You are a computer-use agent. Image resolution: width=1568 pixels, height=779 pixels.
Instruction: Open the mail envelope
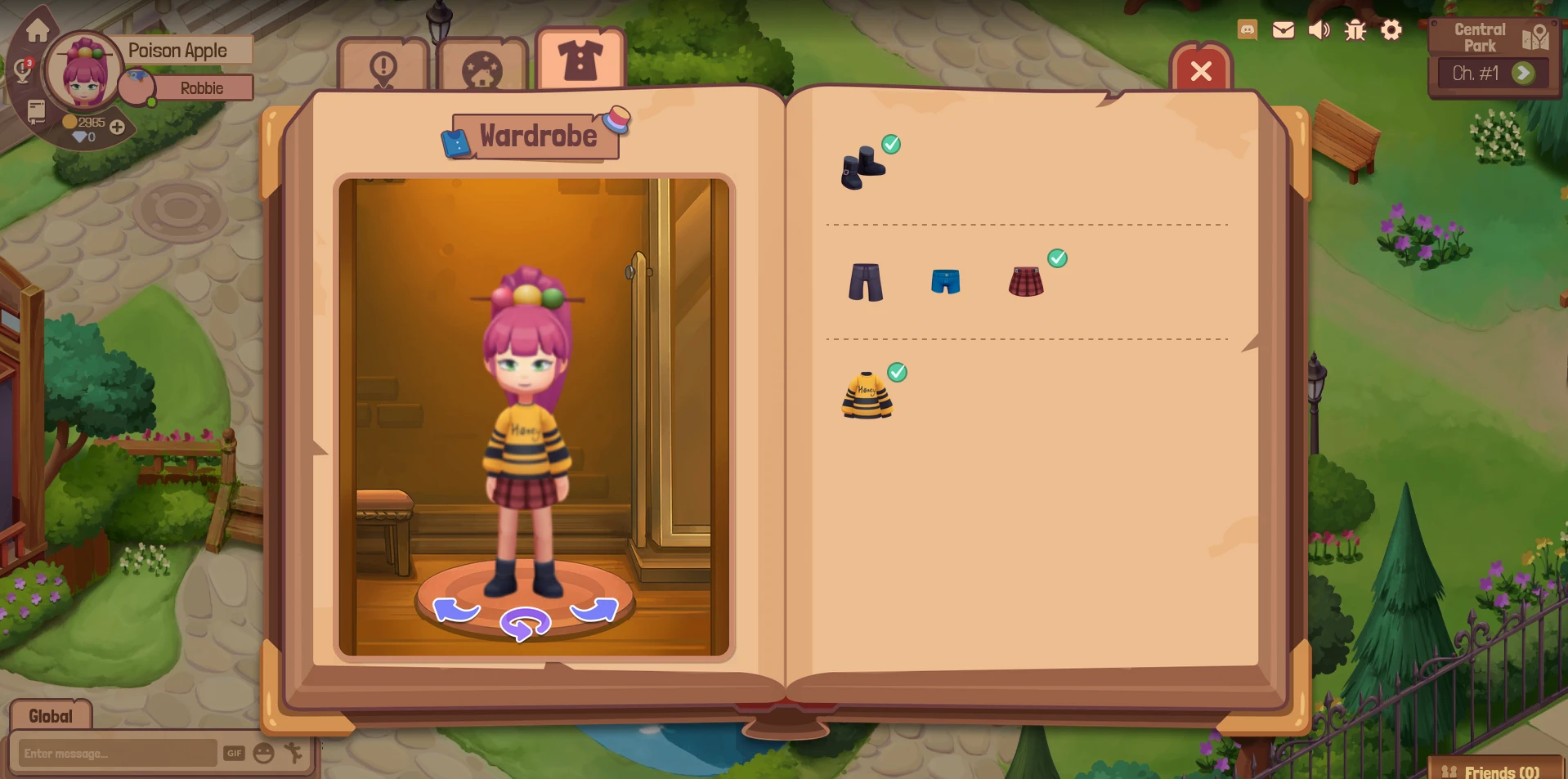[x=1284, y=30]
